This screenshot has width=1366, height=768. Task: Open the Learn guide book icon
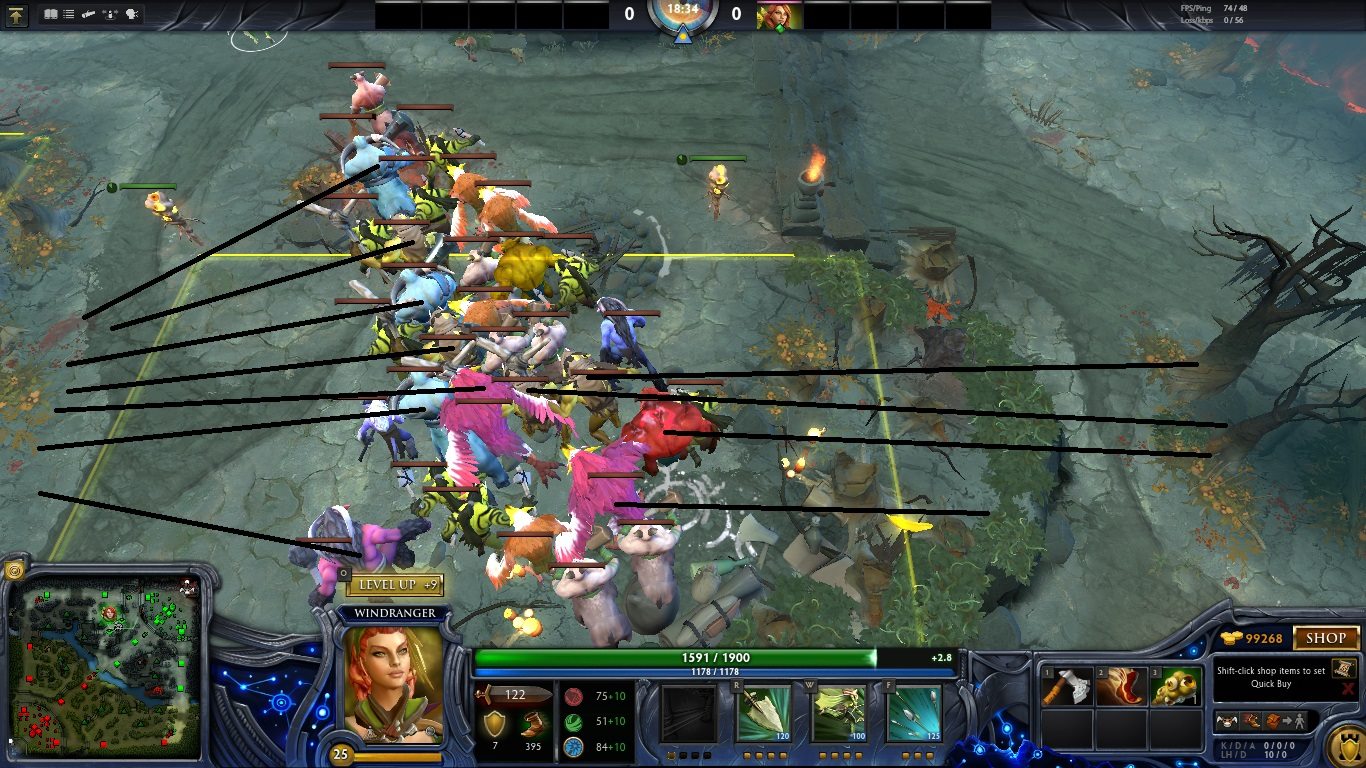coord(50,13)
